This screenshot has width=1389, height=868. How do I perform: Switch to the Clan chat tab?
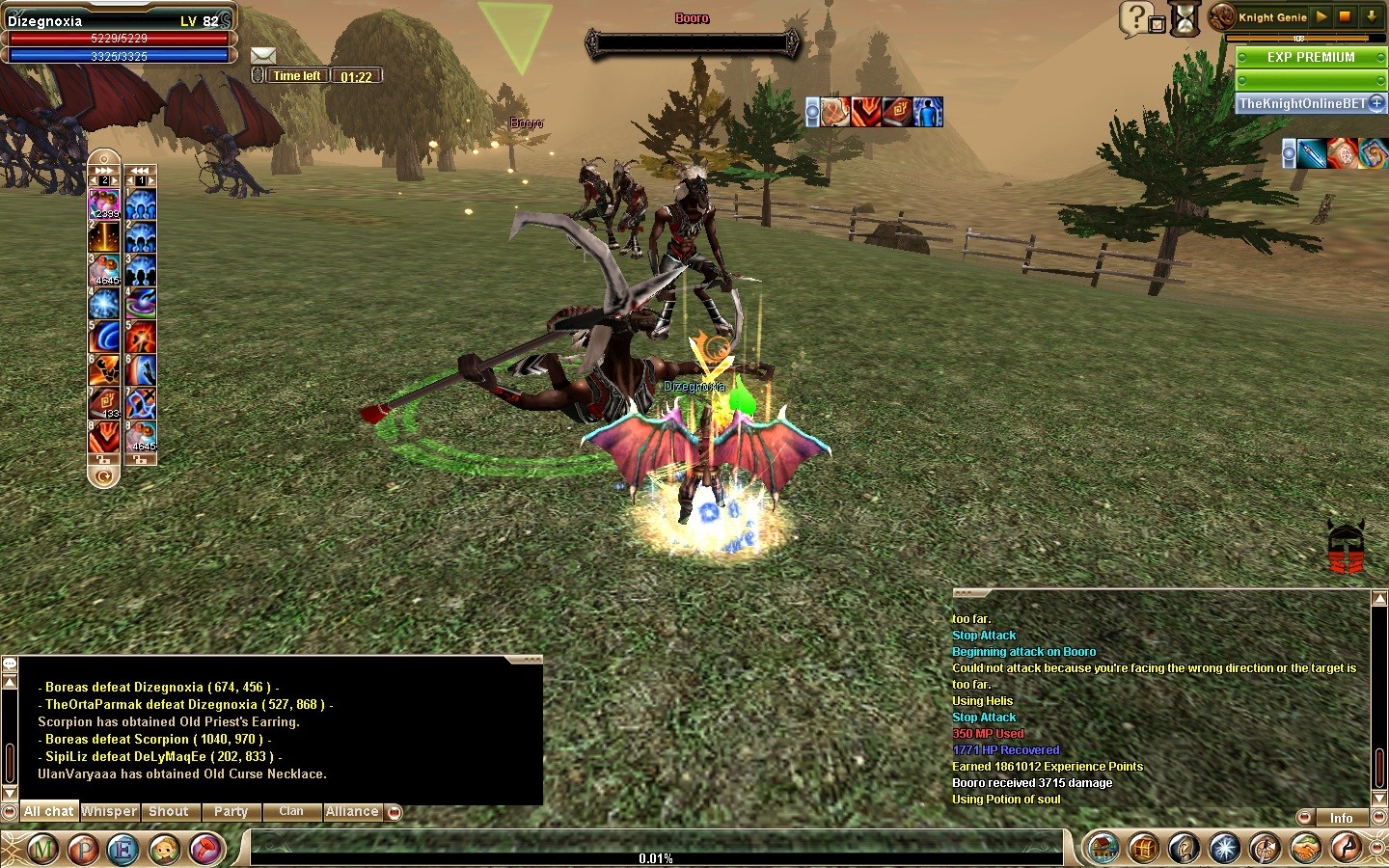click(291, 812)
